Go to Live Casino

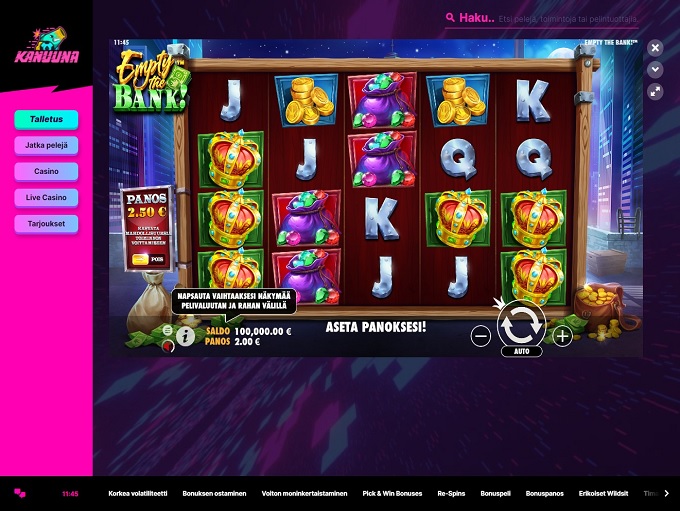click(46, 198)
